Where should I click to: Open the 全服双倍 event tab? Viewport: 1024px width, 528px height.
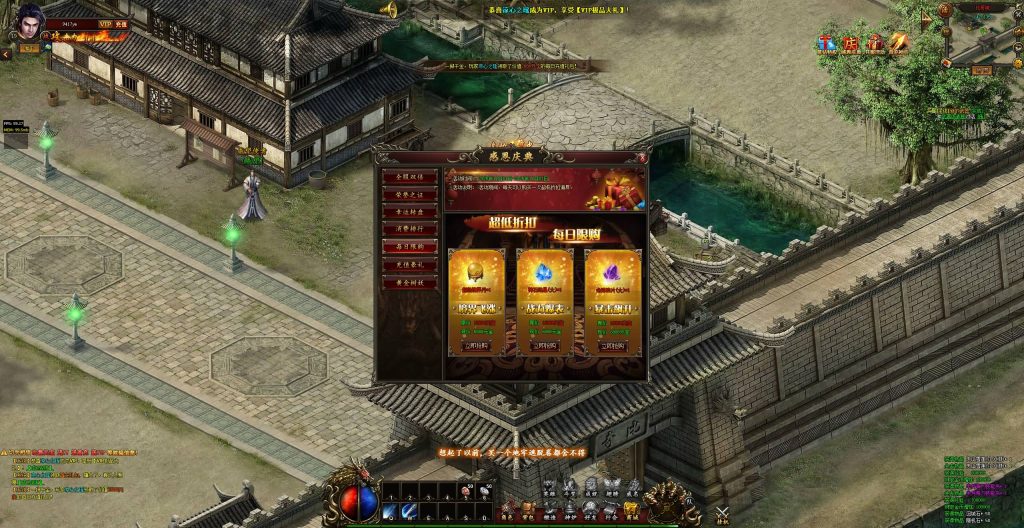410,176
